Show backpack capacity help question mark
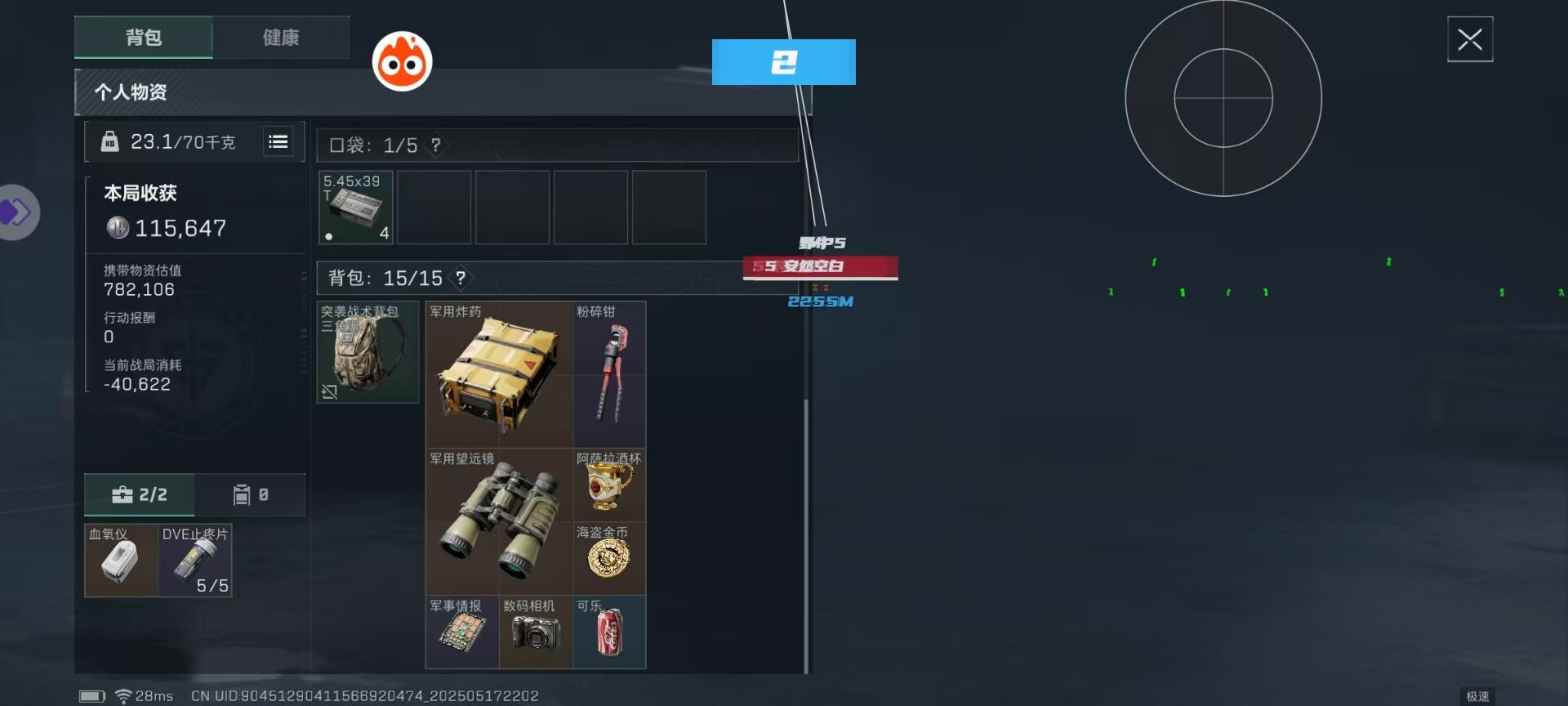The image size is (1568, 706). (461, 279)
